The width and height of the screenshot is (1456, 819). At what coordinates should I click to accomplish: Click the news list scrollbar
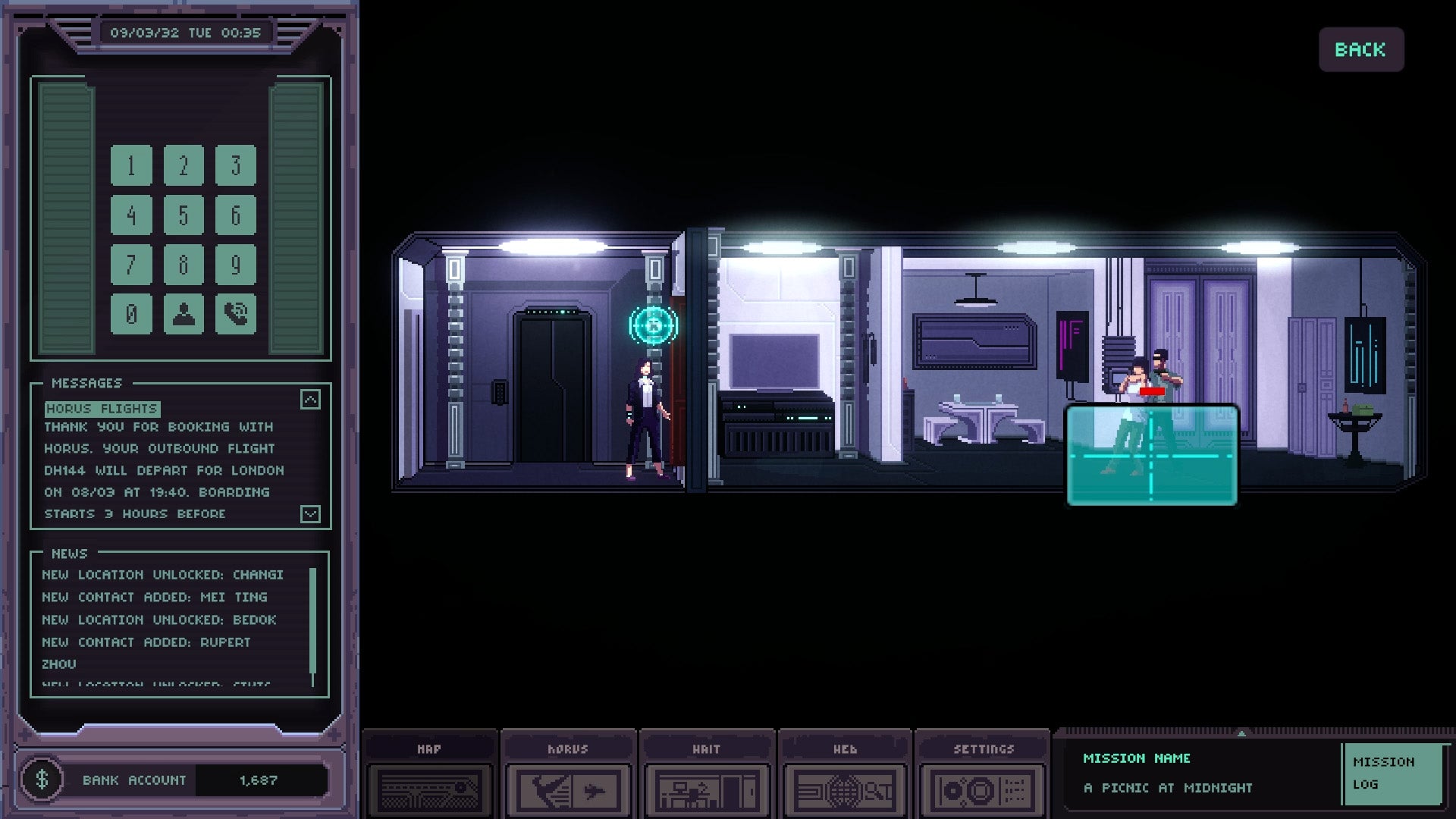(312, 626)
